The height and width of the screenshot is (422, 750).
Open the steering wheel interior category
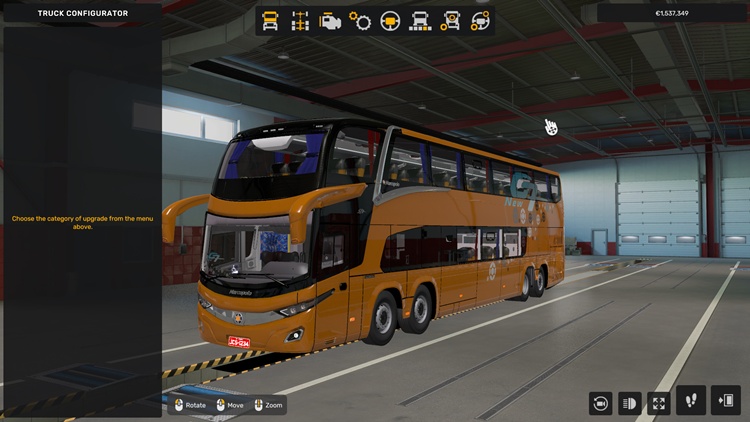point(390,21)
